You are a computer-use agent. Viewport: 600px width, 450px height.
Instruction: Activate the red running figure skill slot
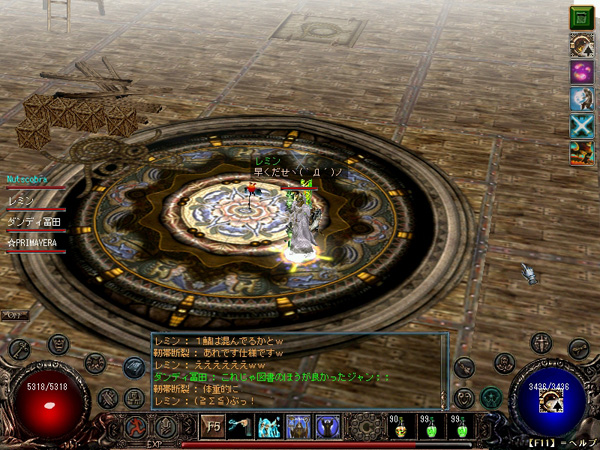click(134, 427)
